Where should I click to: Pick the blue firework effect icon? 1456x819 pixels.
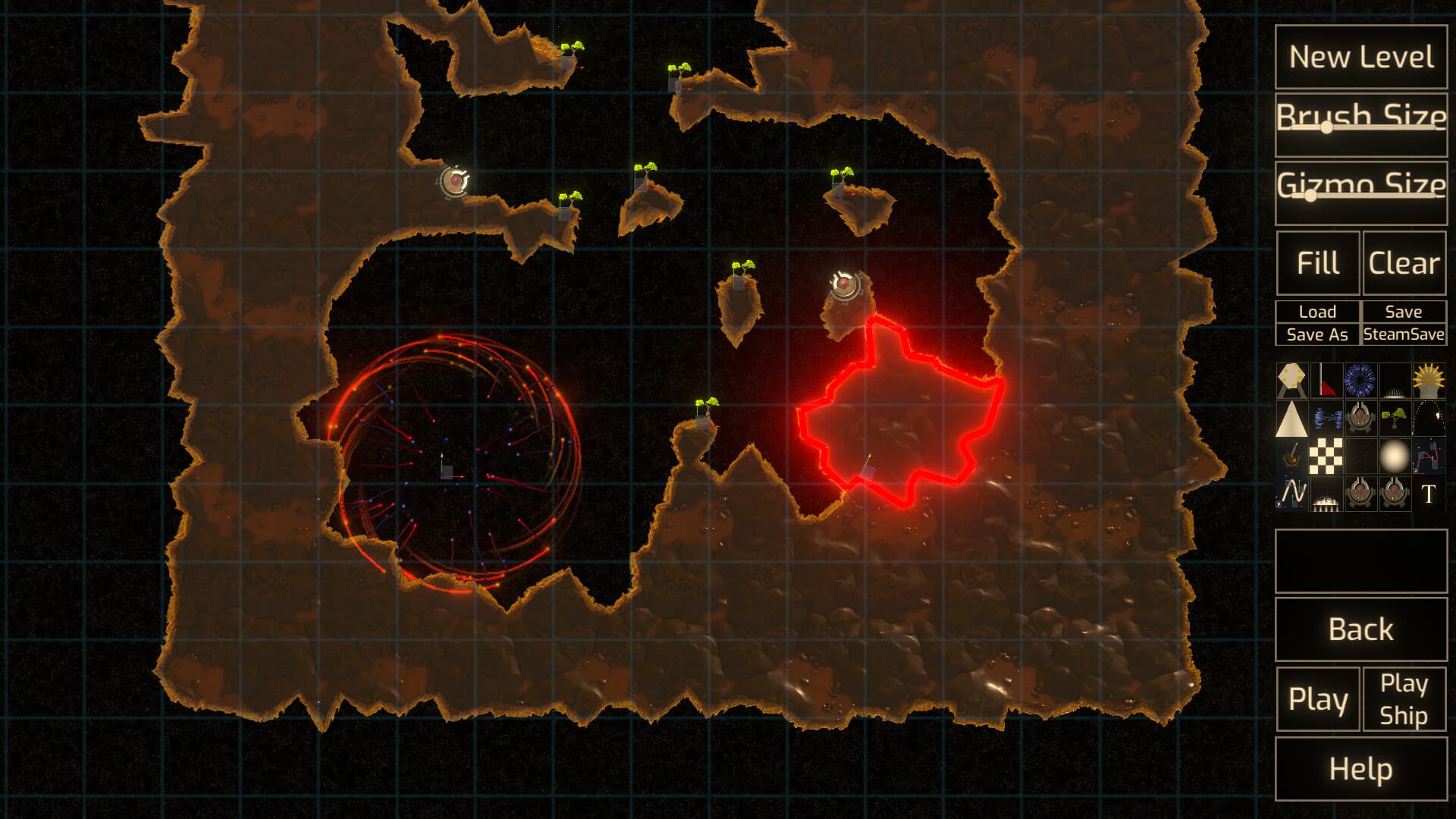pyautogui.click(x=1361, y=381)
